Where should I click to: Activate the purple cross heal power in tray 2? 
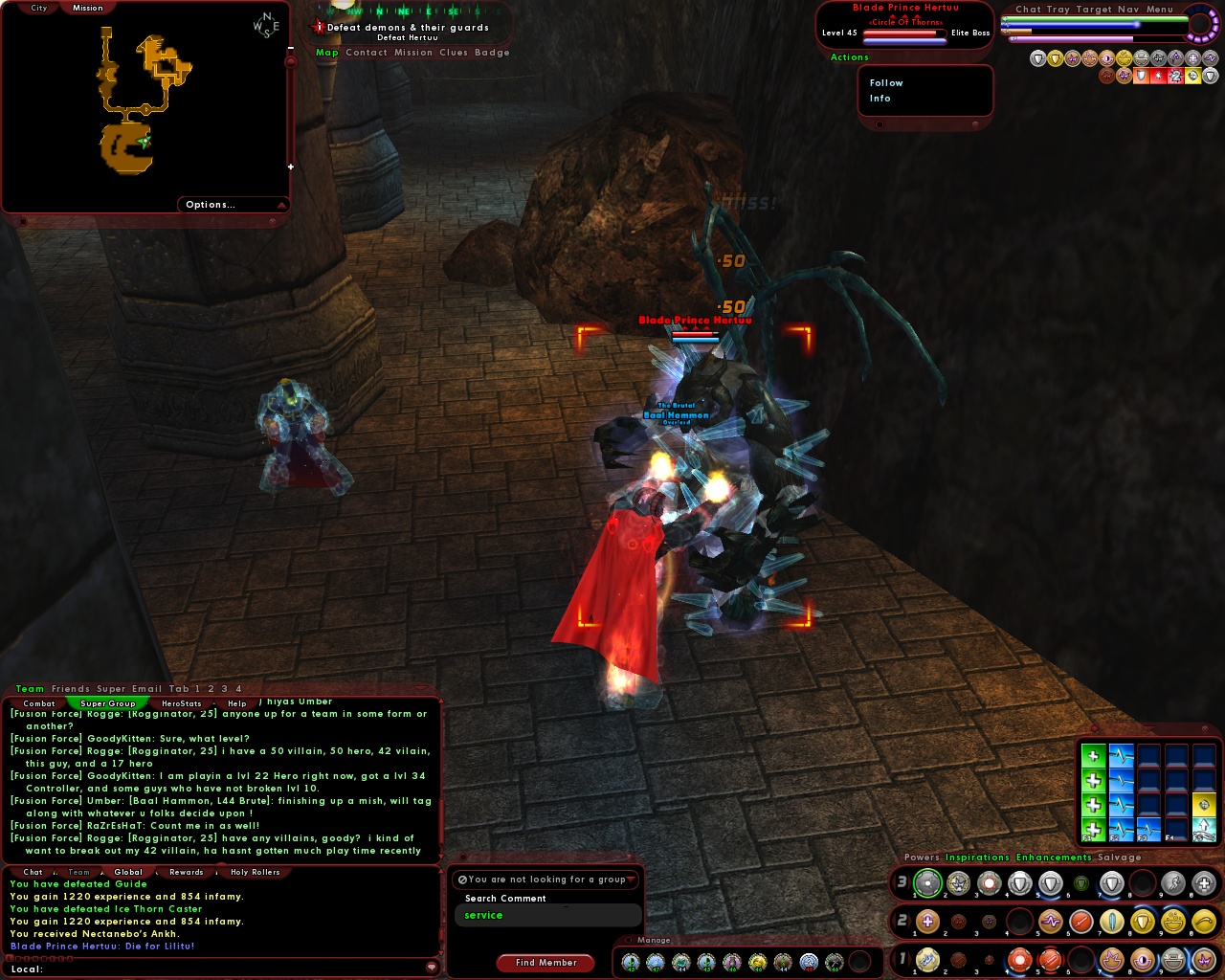(926, 922)
